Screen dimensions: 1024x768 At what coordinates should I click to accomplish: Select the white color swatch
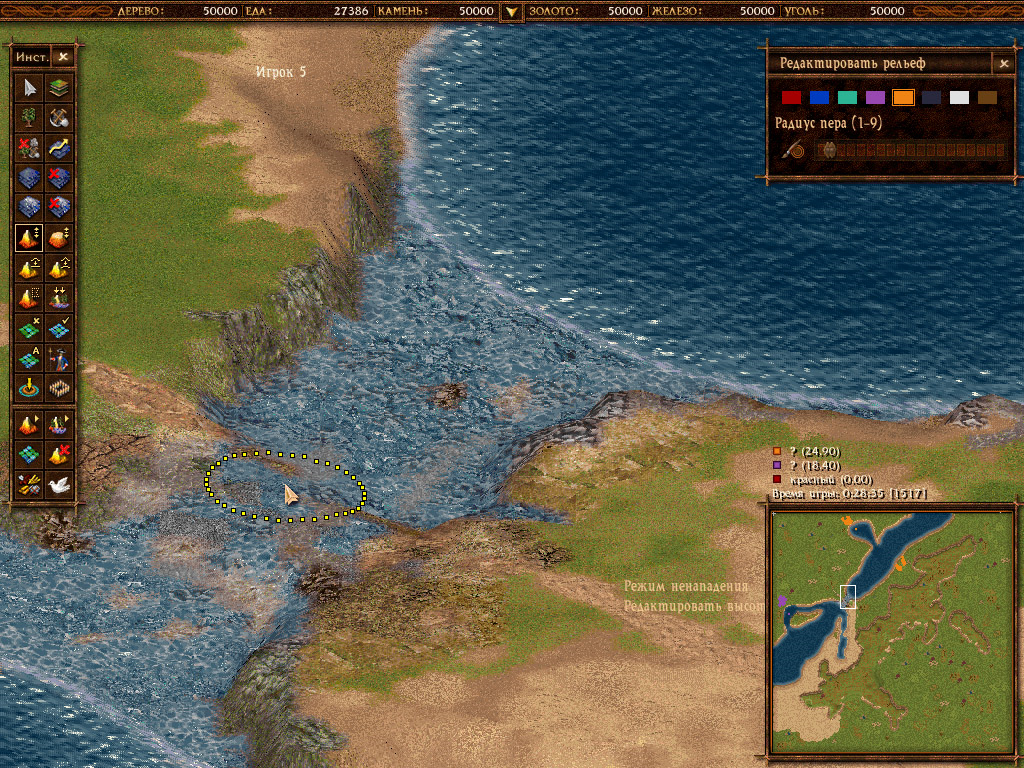click(x=960, y=98)
